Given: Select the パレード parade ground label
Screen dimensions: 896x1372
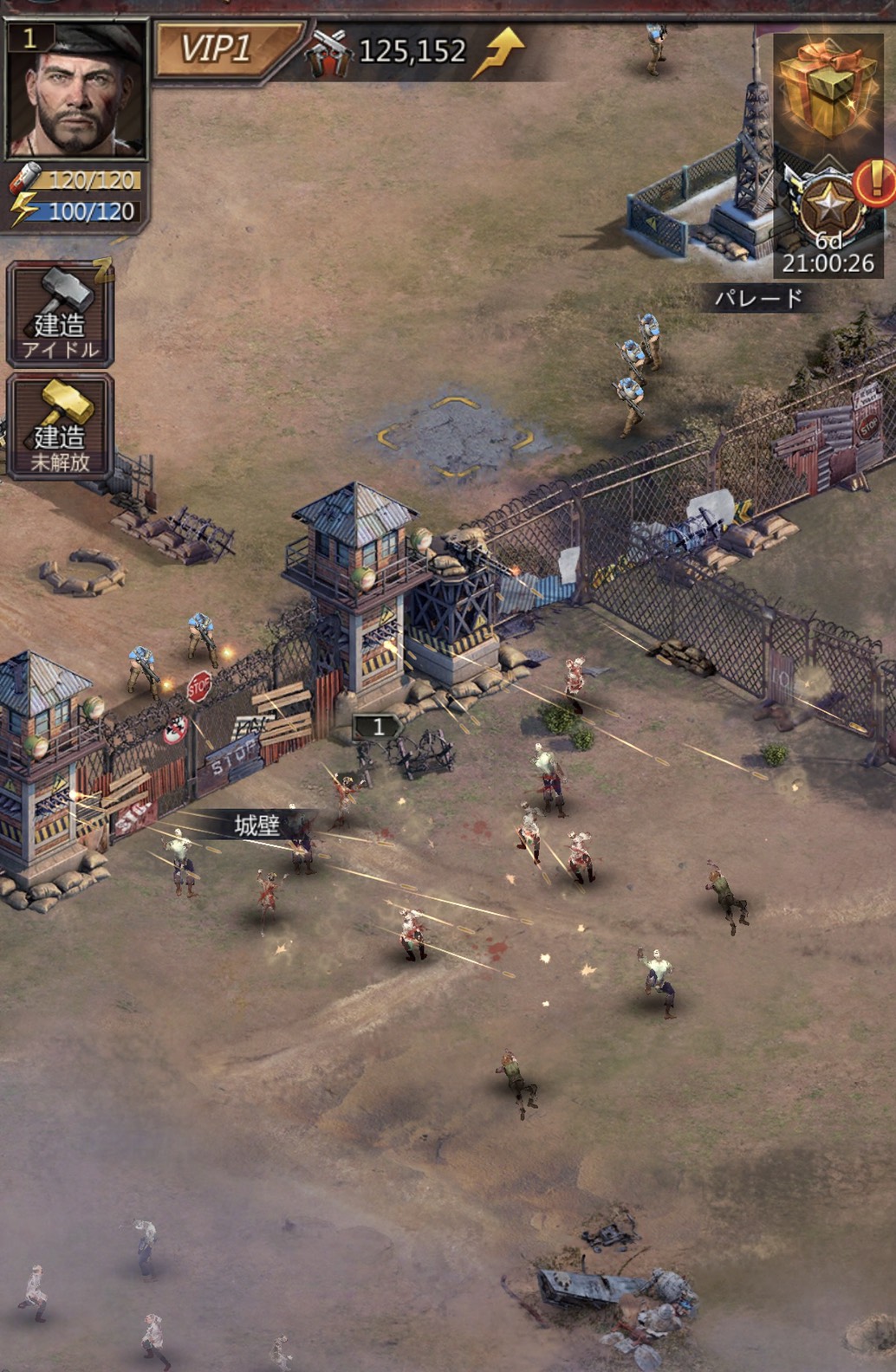Looking at the screenshot, I should [759, 300].
